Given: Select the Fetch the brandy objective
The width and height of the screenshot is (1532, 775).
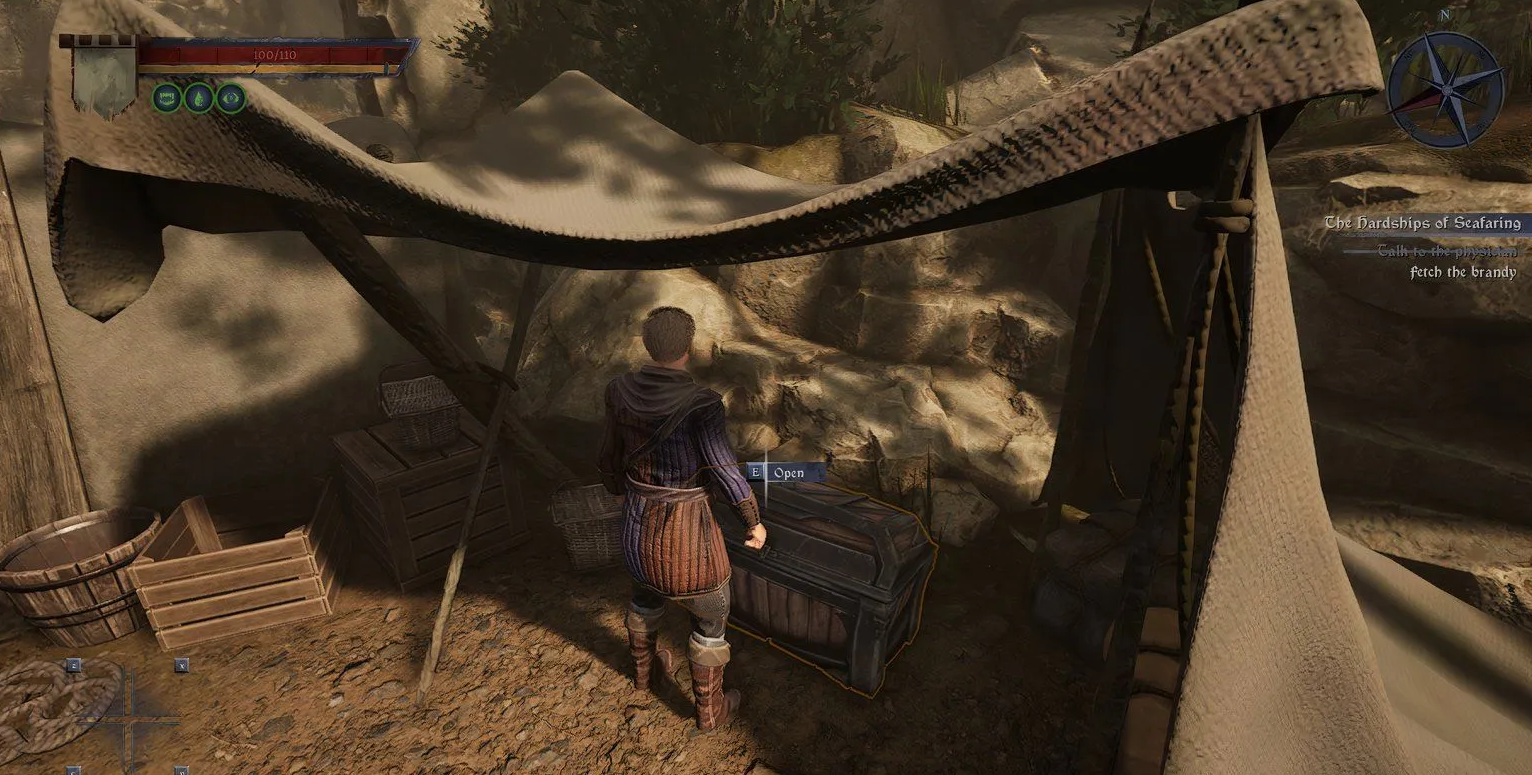Looking at the screenshot, I should pyautogui.click(x=1462, y=272).
